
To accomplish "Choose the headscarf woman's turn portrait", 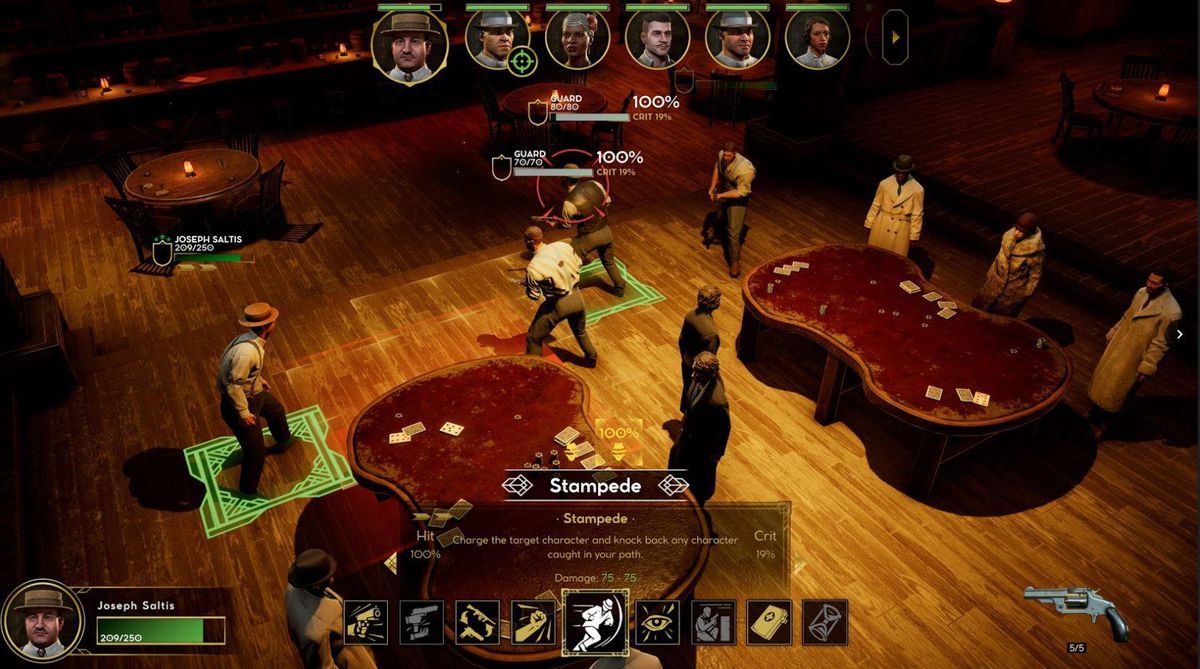I will (x=577, y=40).
